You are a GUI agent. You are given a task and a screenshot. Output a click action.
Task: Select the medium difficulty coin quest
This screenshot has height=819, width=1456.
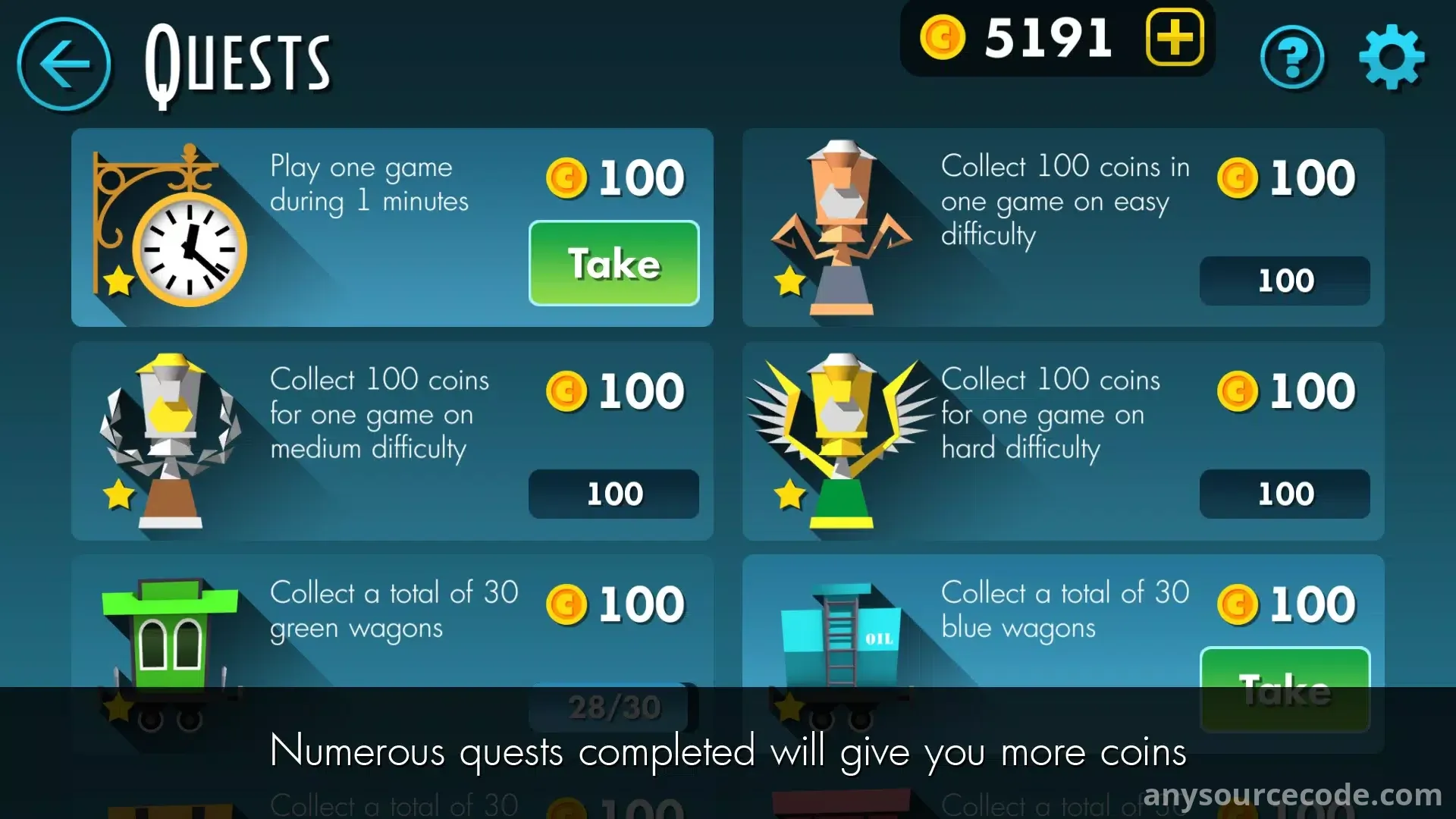point(391,441)
